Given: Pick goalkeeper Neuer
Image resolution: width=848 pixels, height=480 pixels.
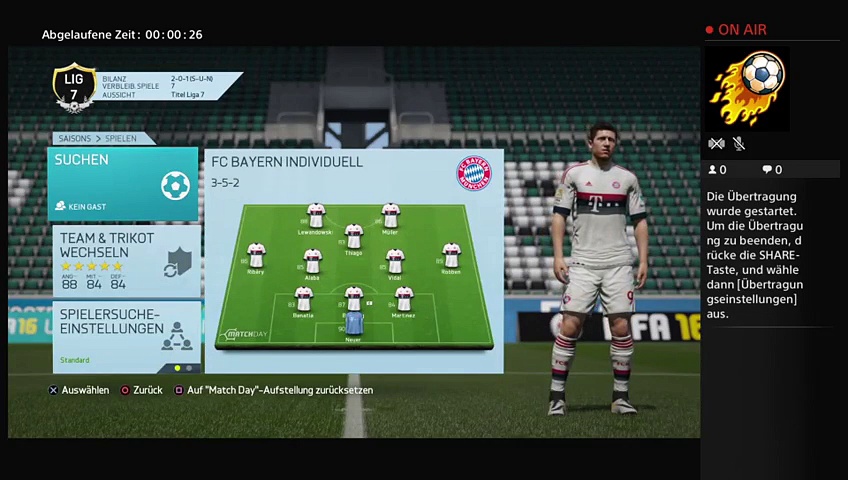Looking at the screenshot, I should 354,323.
